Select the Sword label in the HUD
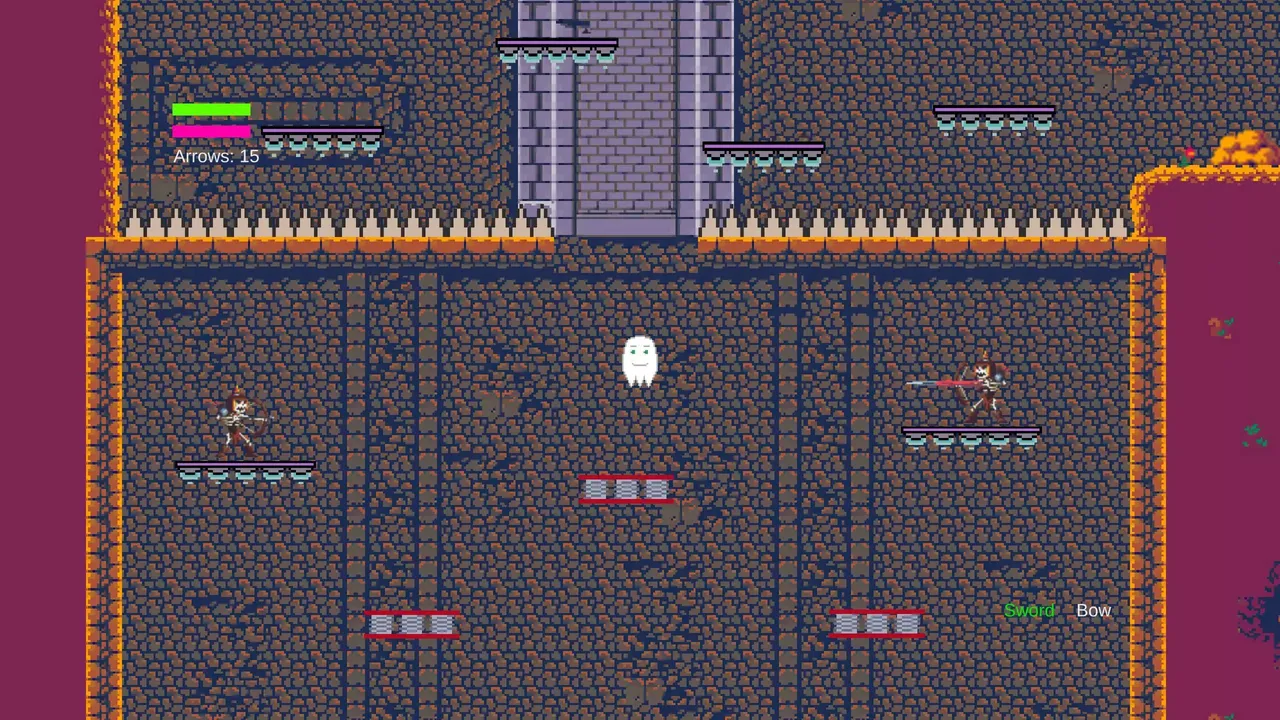The width and height of the screenshot is (1280, 720). click(x=1028, y=610)
